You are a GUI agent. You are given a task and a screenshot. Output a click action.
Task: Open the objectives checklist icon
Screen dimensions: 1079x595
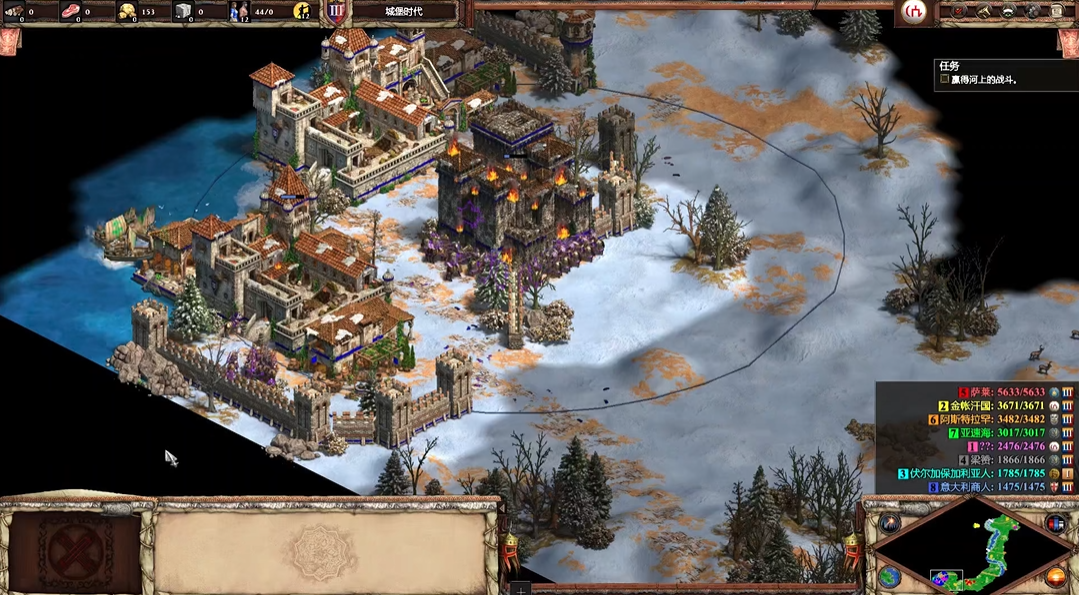click(958, 12)
